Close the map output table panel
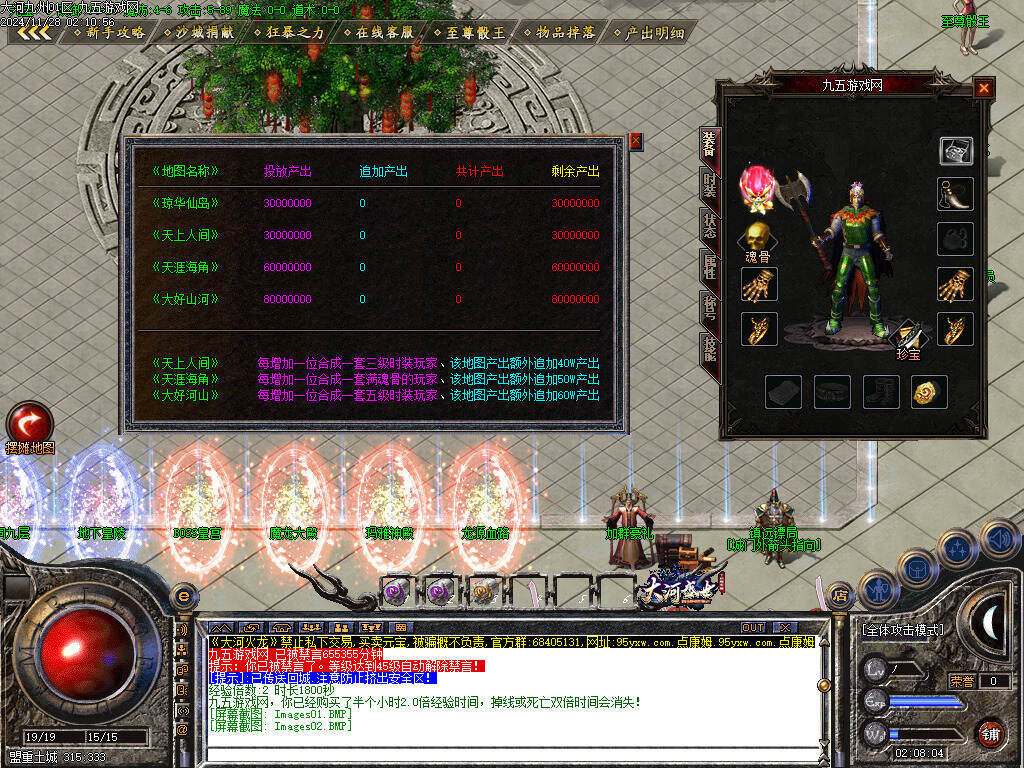 pos(635,142)
